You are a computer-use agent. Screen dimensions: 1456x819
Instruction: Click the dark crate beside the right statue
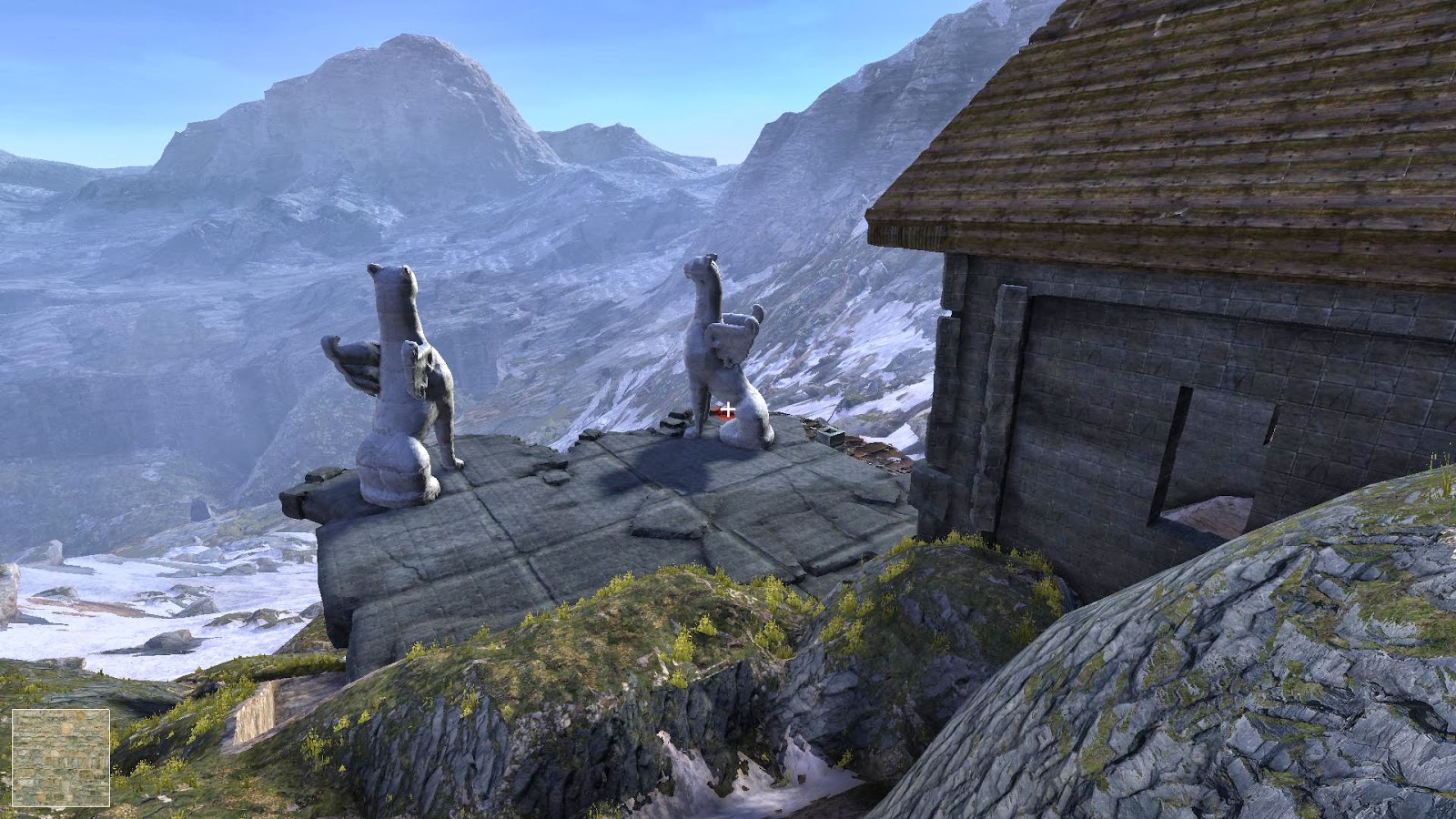click(833, 435)
